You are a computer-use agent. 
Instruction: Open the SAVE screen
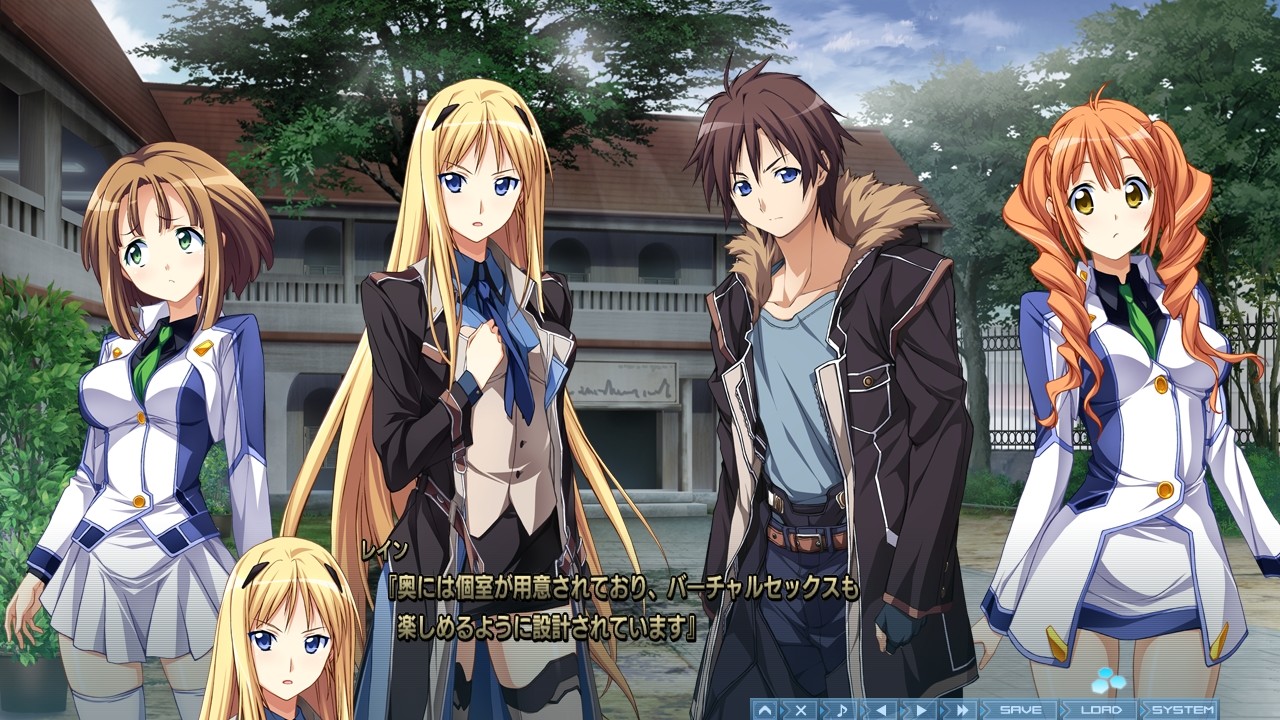coord(1020,708)
